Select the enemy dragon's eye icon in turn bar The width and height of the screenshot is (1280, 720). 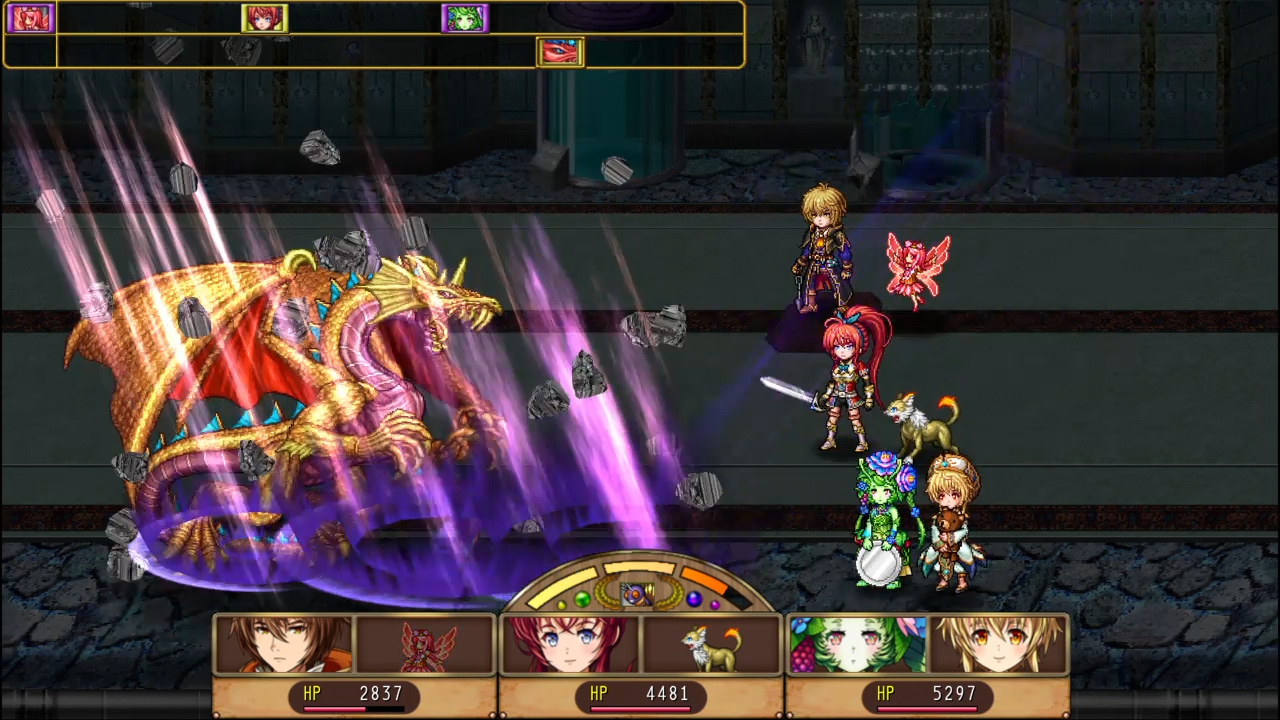coord(560,51)
